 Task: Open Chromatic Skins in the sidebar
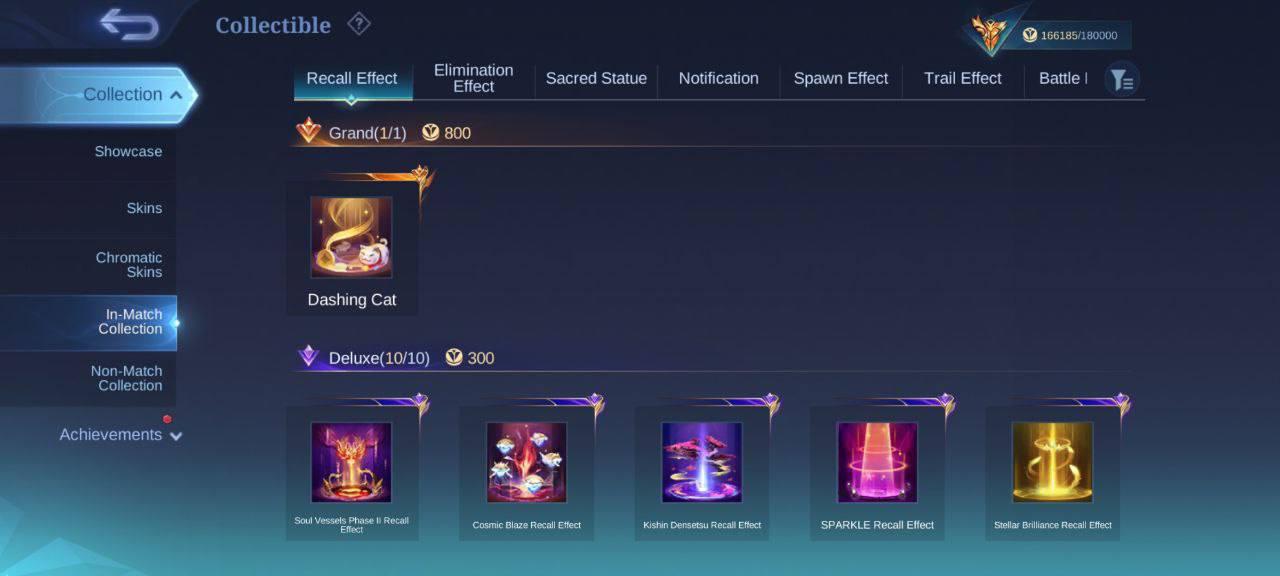pyautogui.click(x=129, y=265)
